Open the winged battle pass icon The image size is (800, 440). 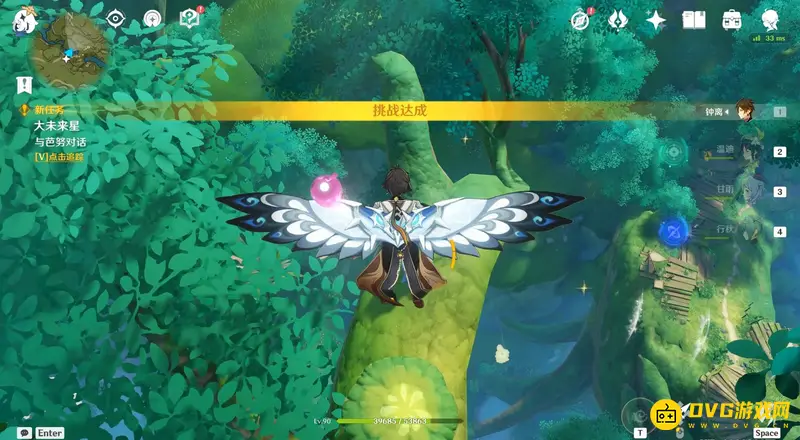[x=619, y=19]
